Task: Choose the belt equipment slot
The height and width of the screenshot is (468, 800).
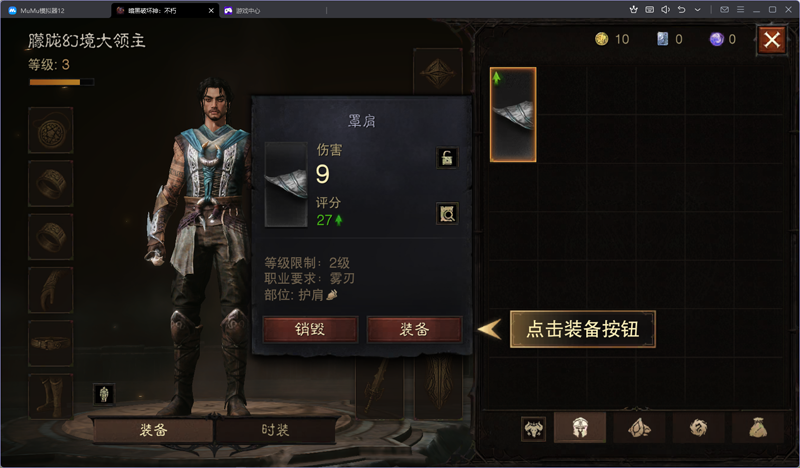Action: [50, 343]
